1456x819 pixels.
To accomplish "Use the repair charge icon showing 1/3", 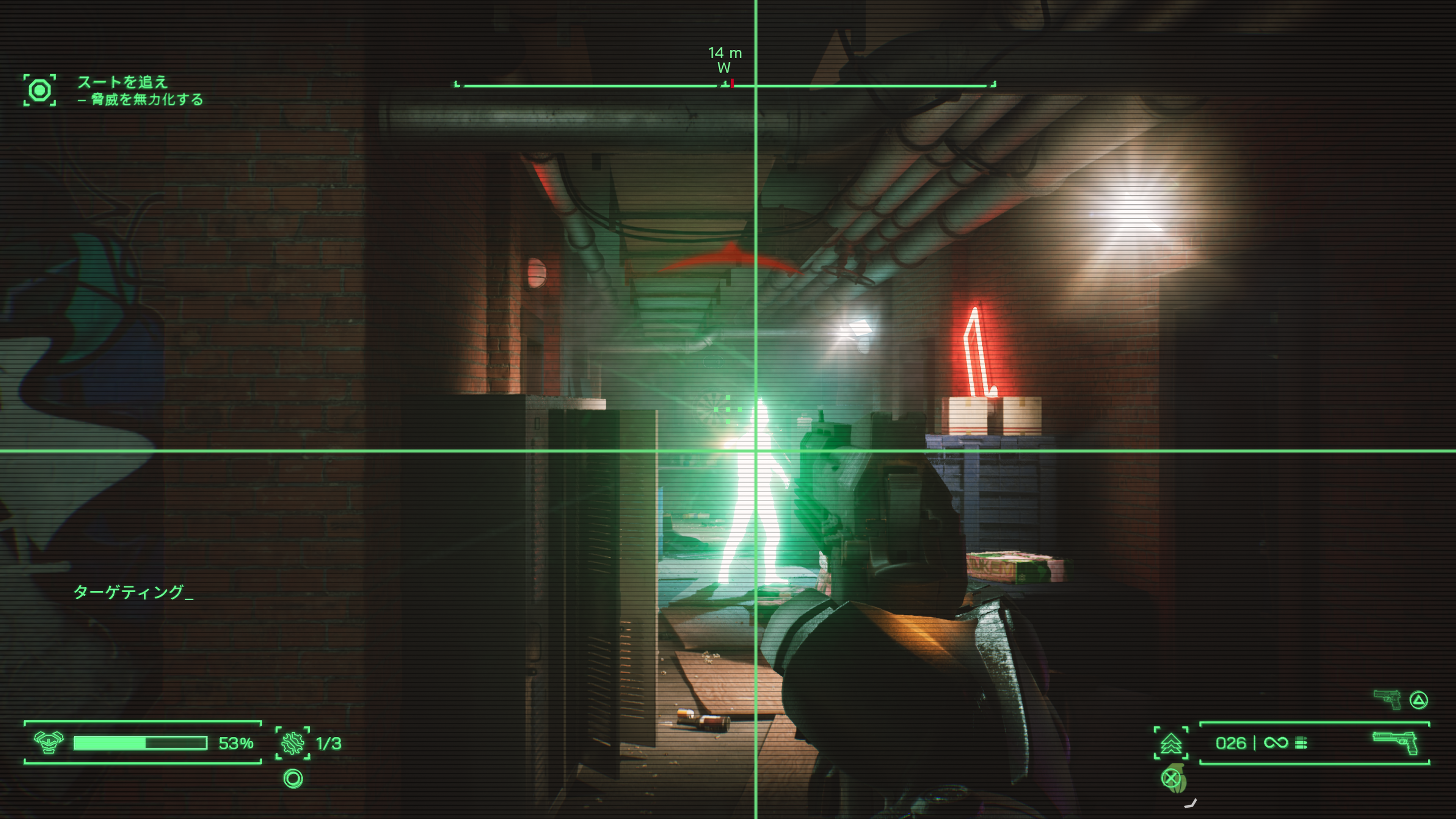I will coord(293,743).
